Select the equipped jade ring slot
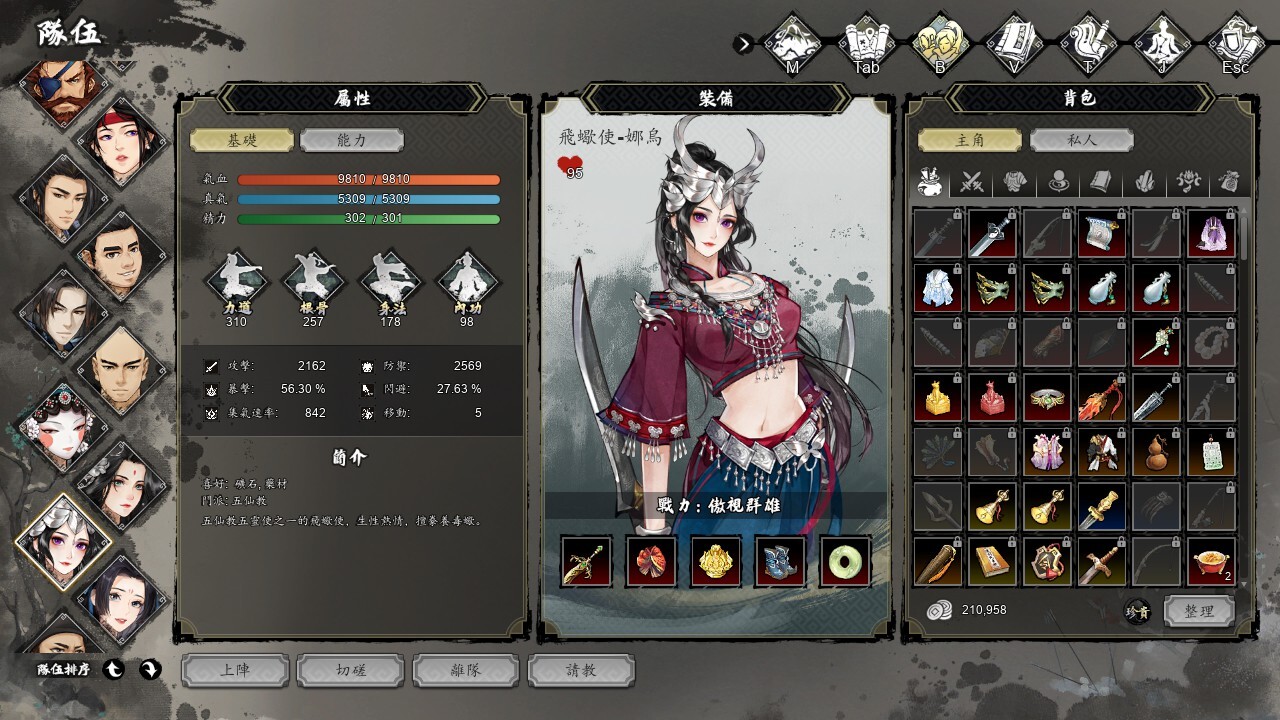 pyautogui.click(x=845, y=561)
